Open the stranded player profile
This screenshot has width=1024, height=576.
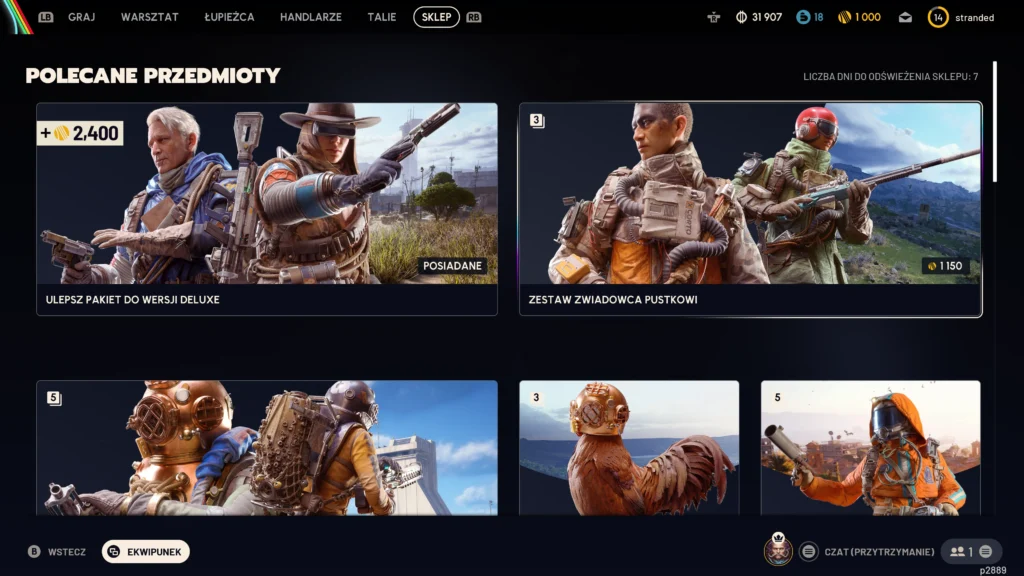[x=962, y=17]
